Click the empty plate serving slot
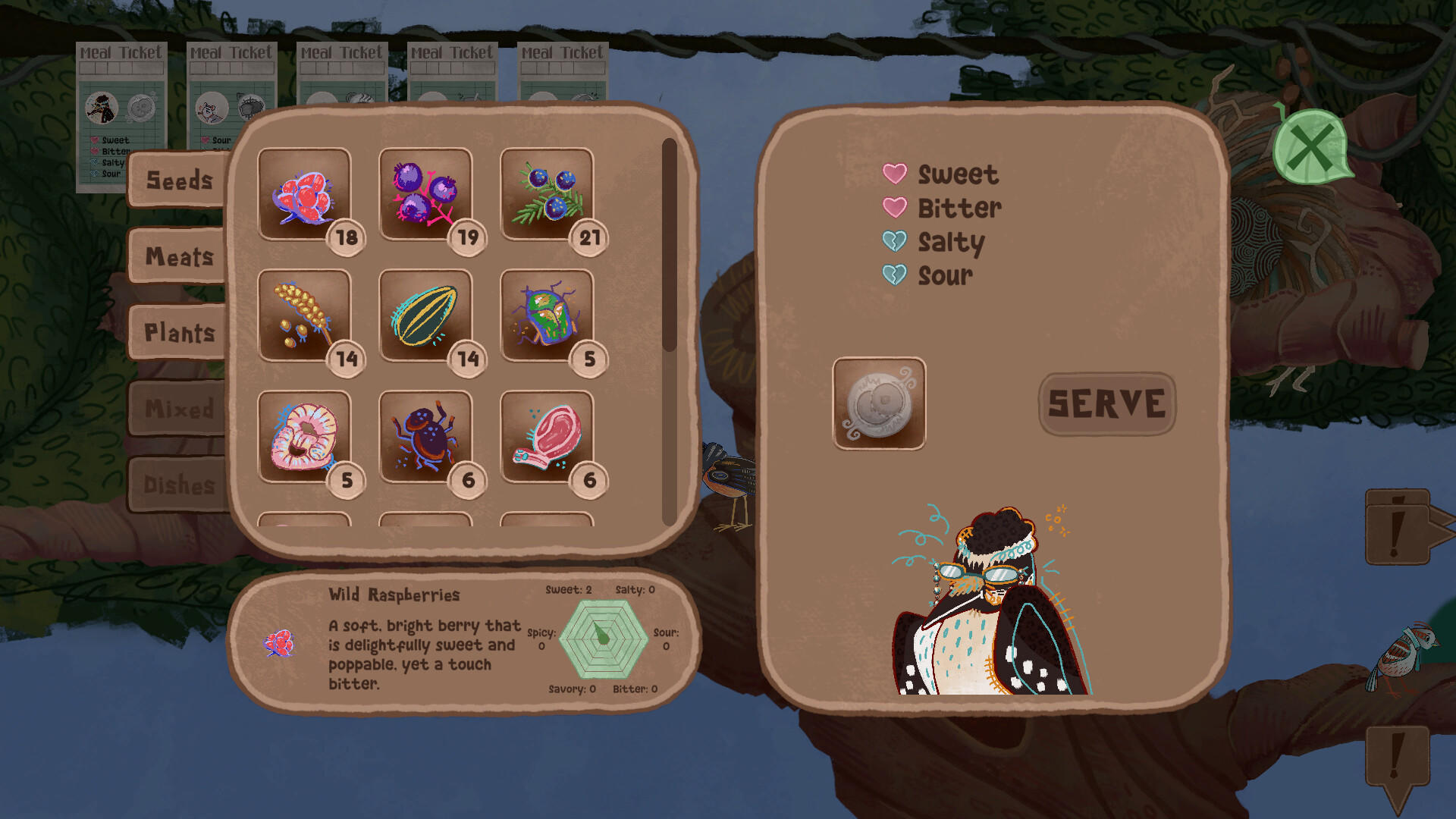Viewport: 1456px width, 819px height. (x=879, y=403)
